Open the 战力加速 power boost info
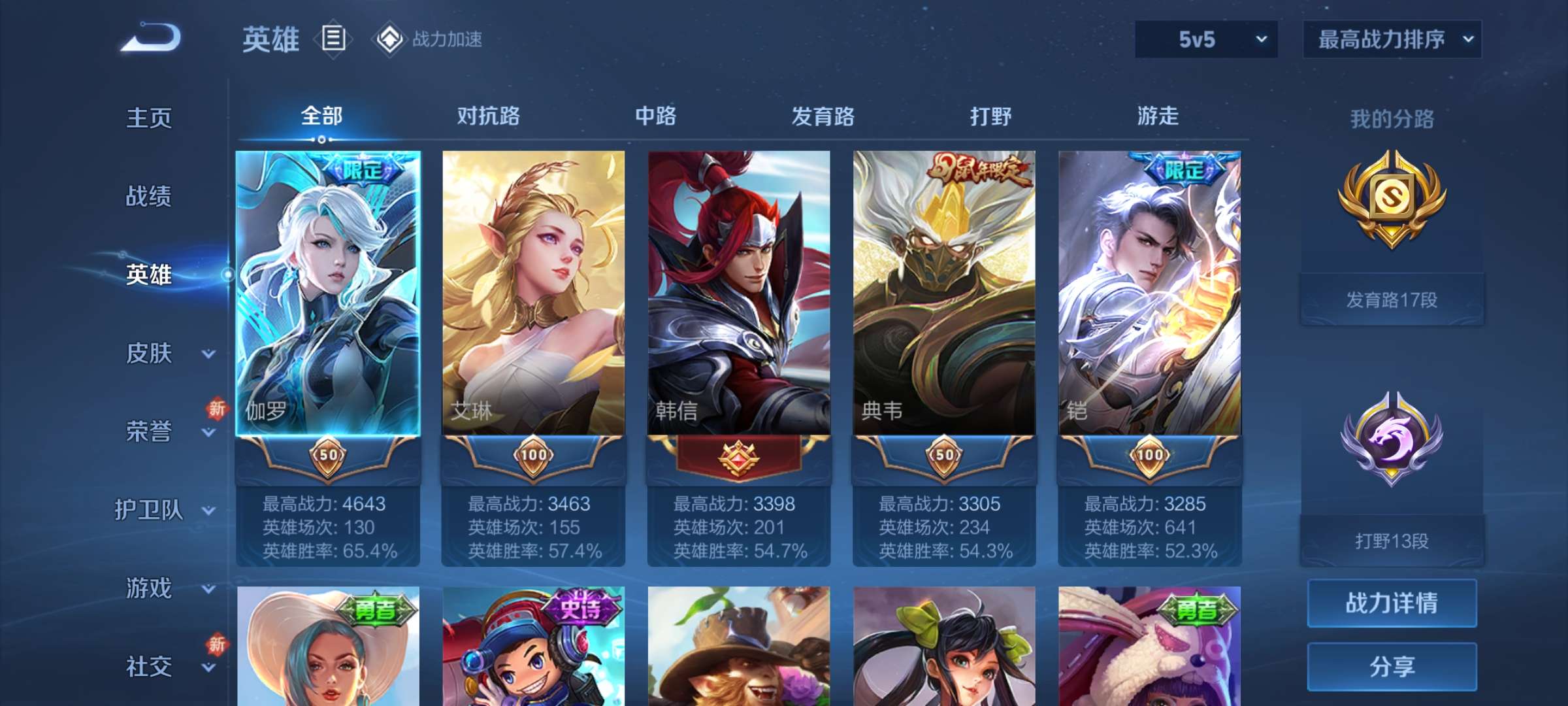The width and height of the screenshot is (1568, 706). click(x=429, y=39)
